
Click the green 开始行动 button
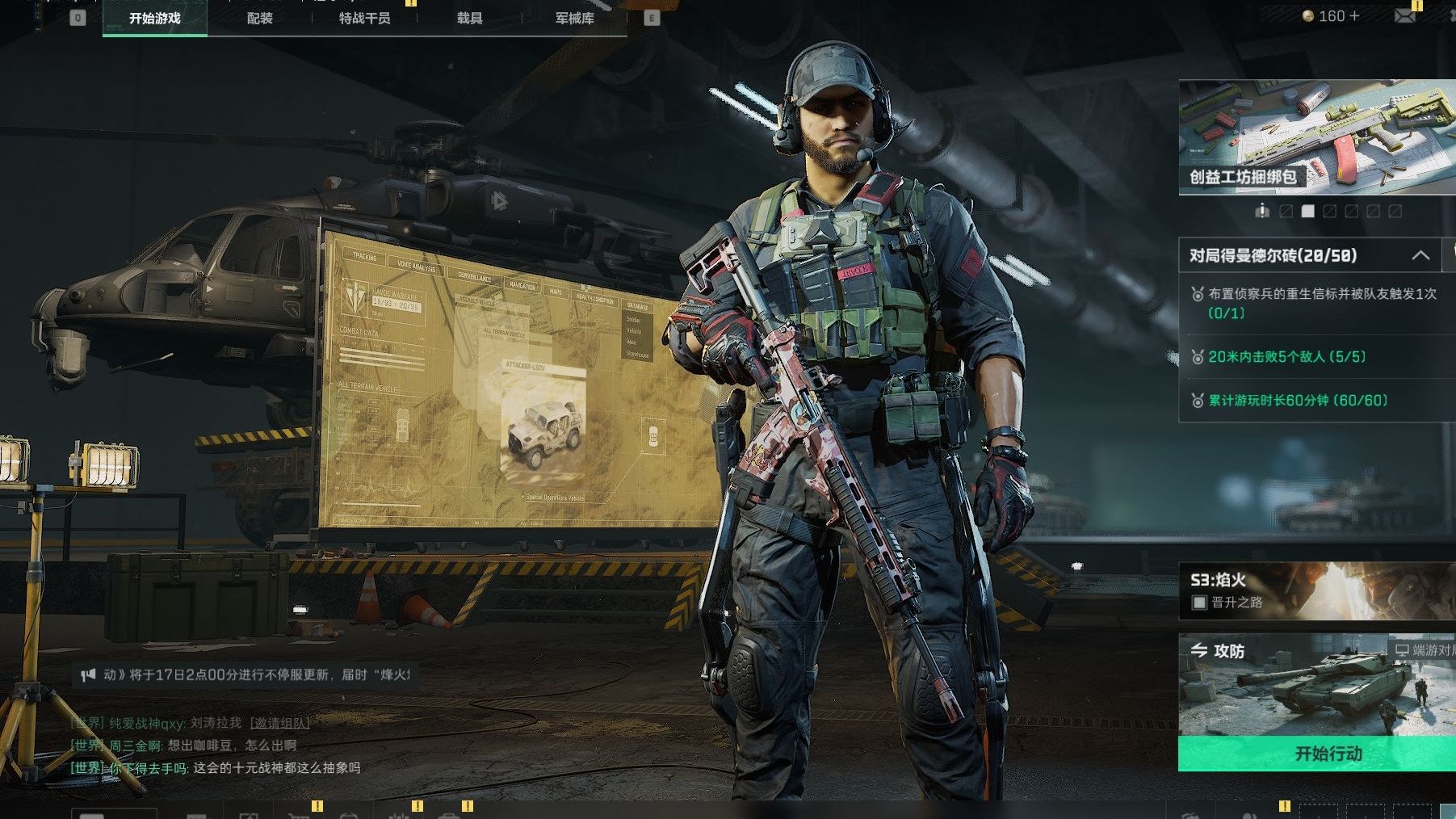coord(1328,754)
